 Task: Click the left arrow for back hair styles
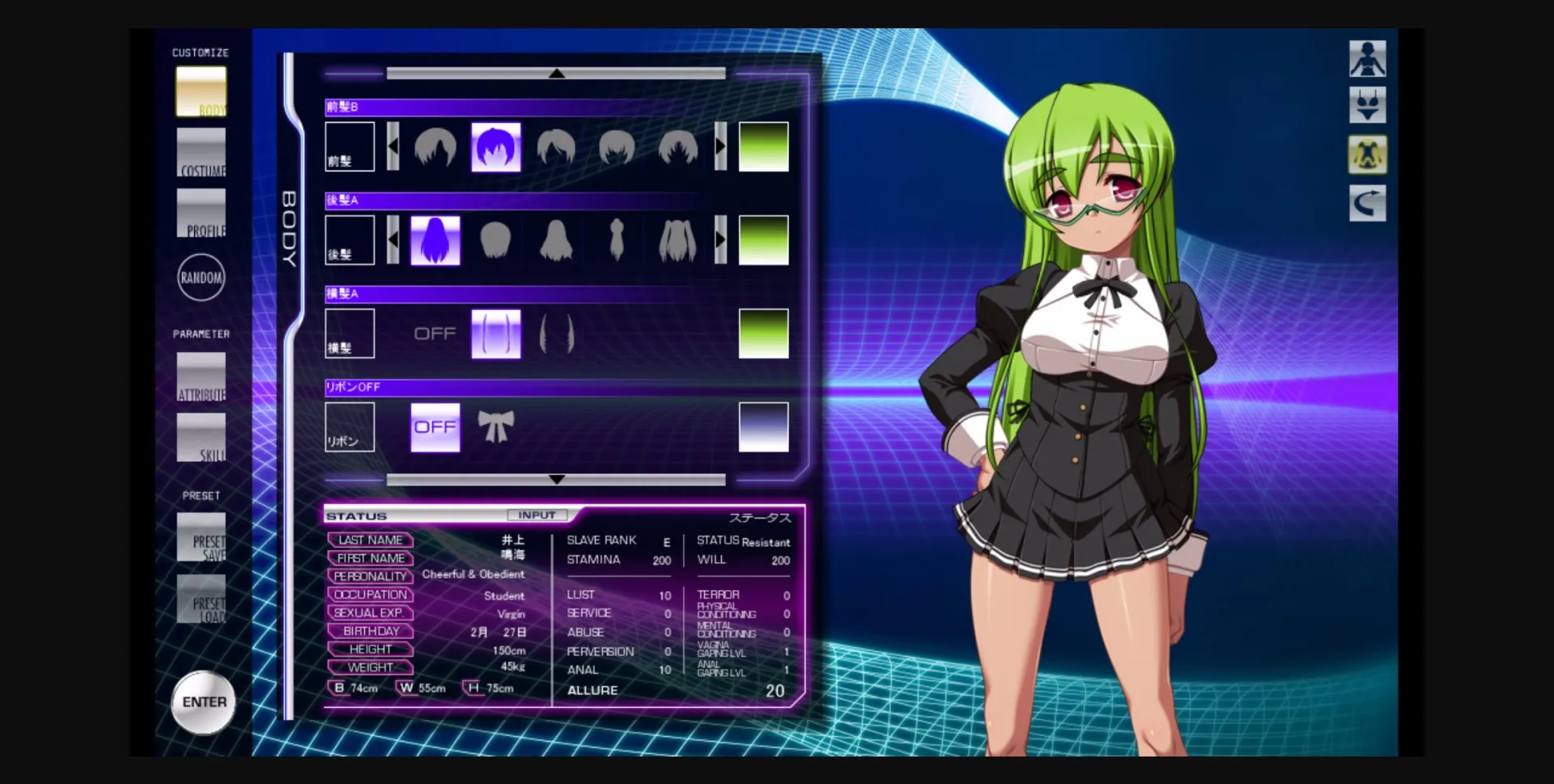[x=392, y=239]
